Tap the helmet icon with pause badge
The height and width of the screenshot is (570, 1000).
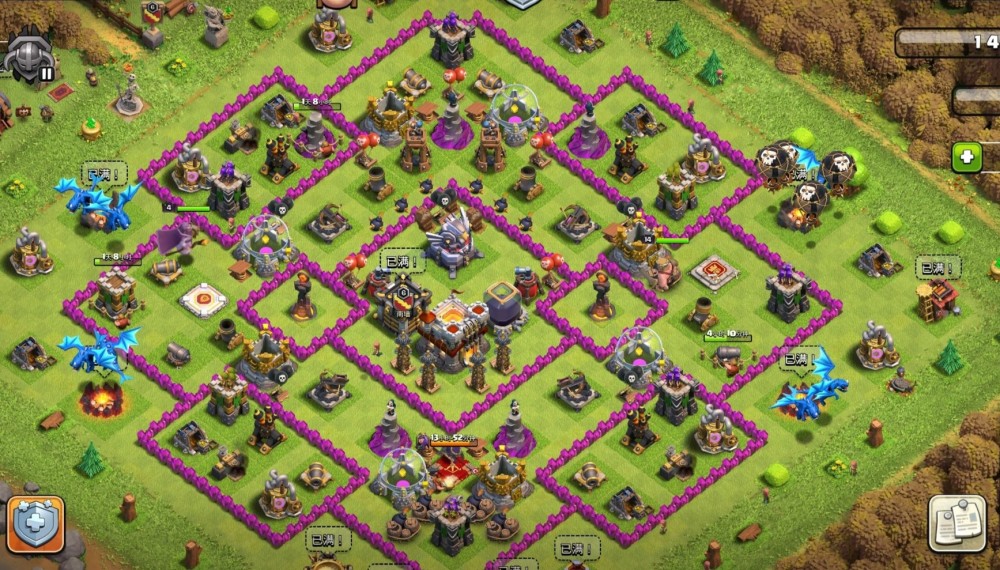tap(28, 55)
